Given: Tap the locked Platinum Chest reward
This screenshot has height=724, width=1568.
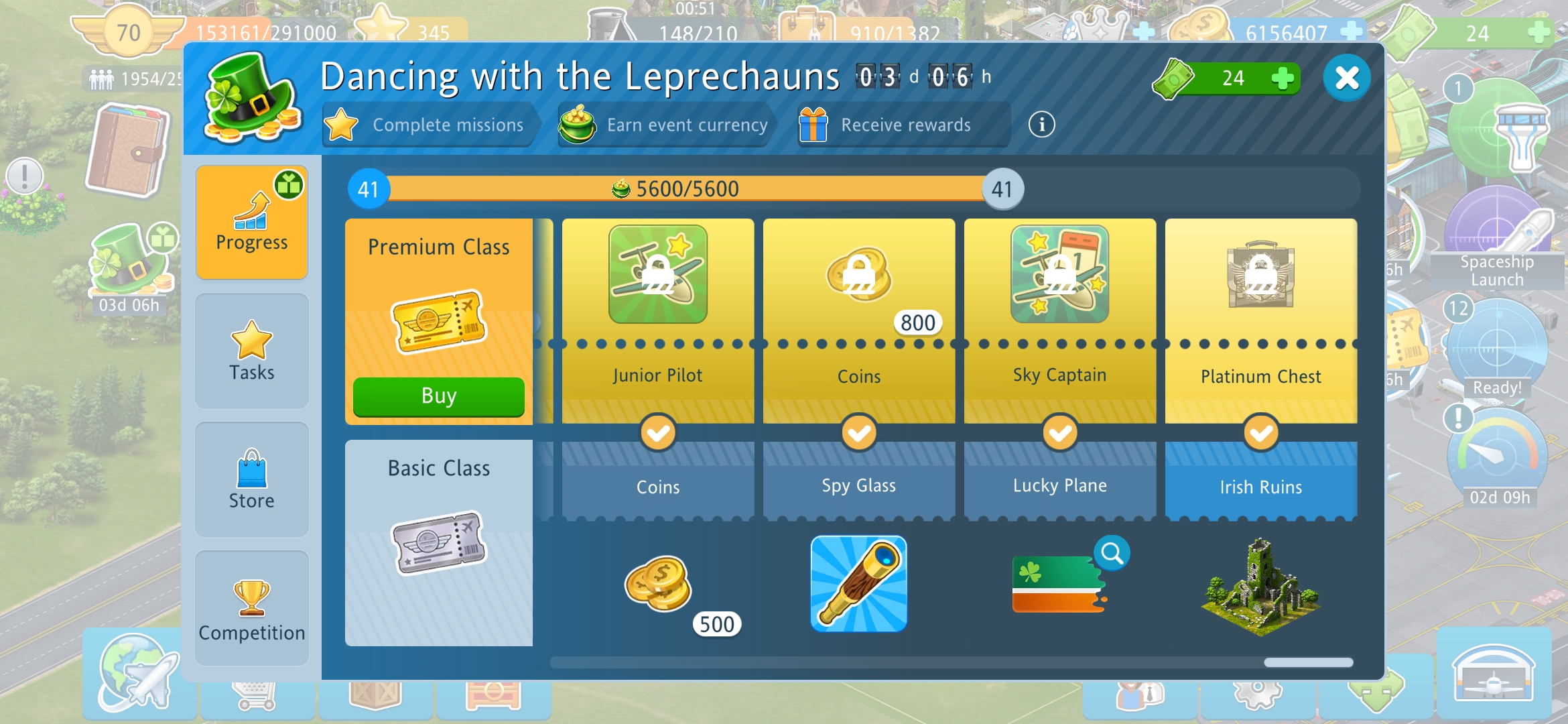Looking at the screenshot, I should [1260, 275].
